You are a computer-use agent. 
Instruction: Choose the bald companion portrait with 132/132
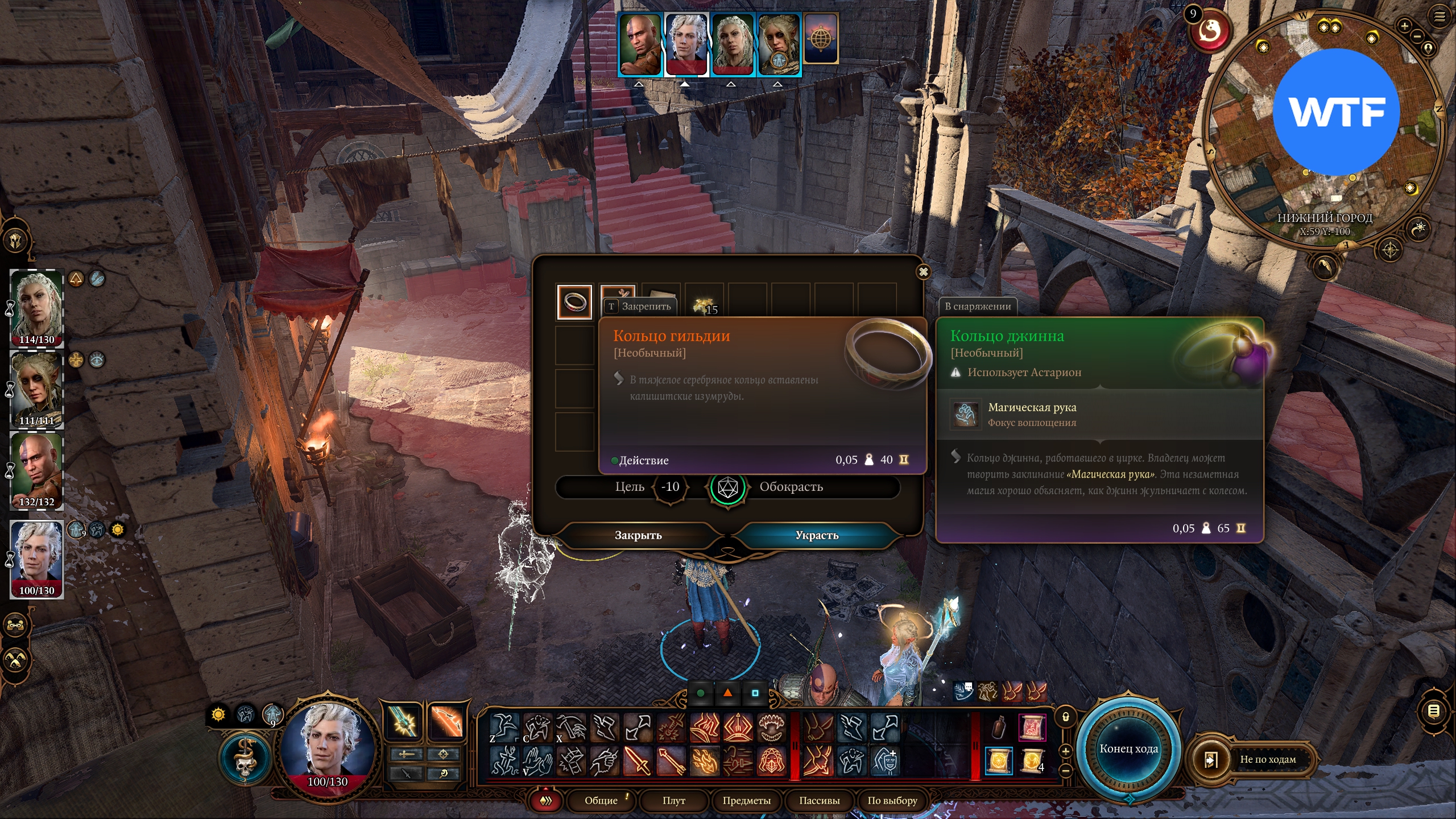37,470
